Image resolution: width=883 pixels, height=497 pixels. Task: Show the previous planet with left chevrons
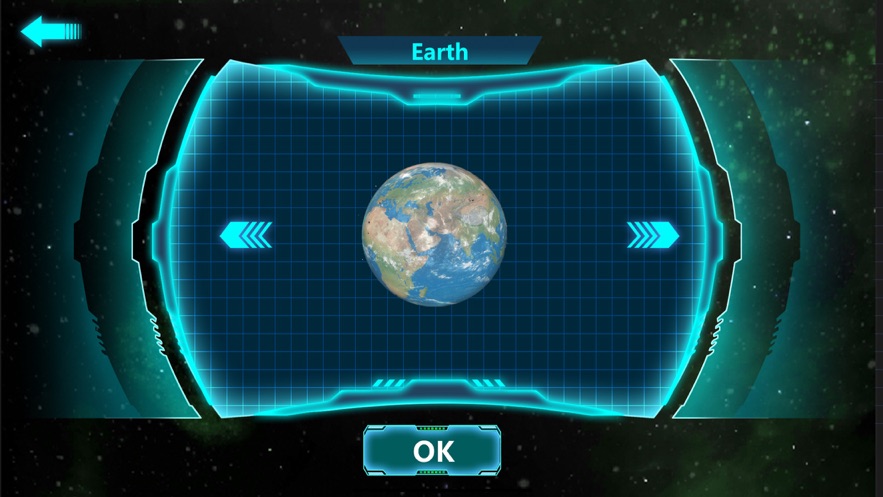pos(246,235)
